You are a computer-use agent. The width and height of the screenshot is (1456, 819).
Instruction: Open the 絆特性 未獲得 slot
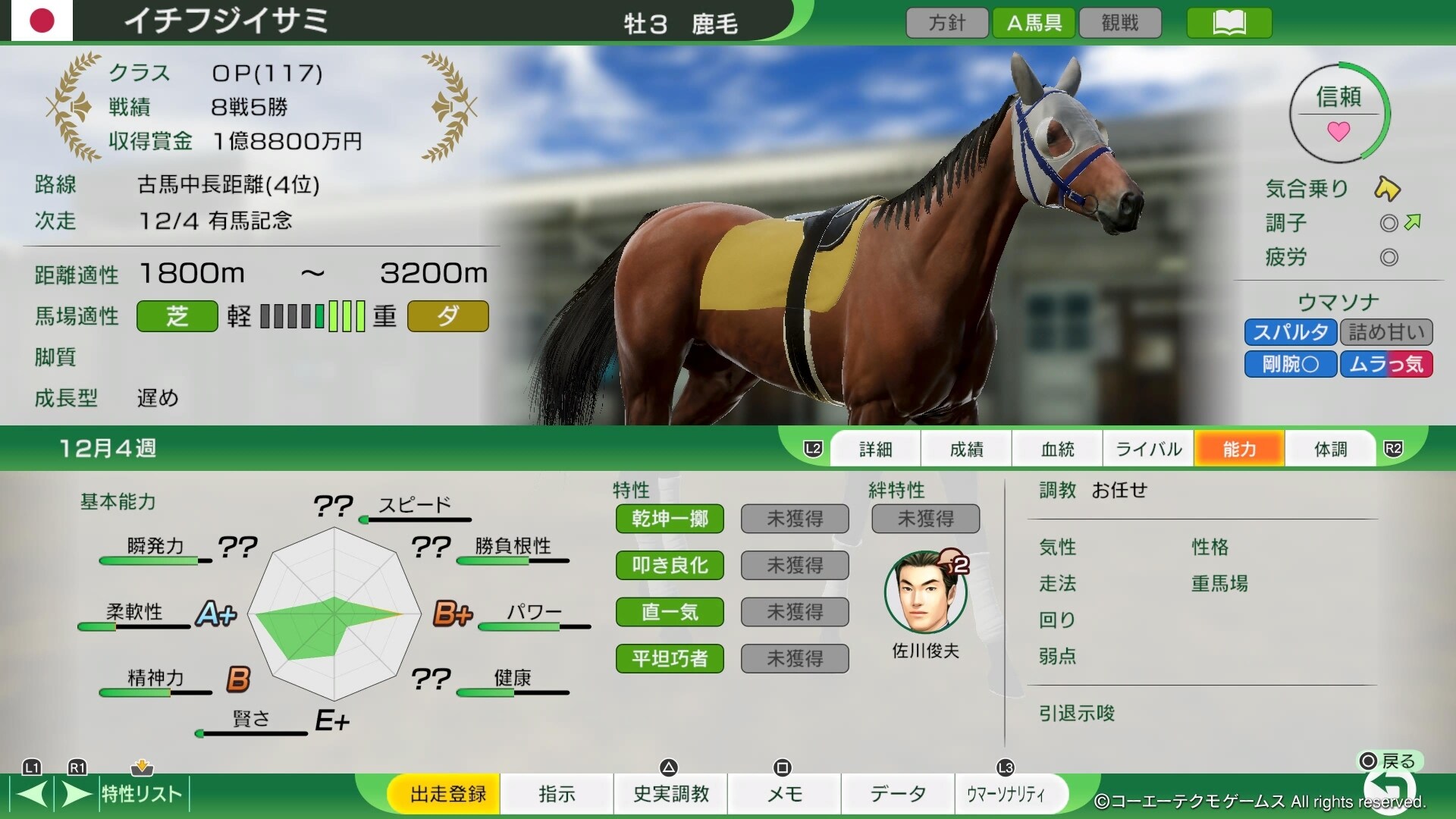(x=925, y=519)
